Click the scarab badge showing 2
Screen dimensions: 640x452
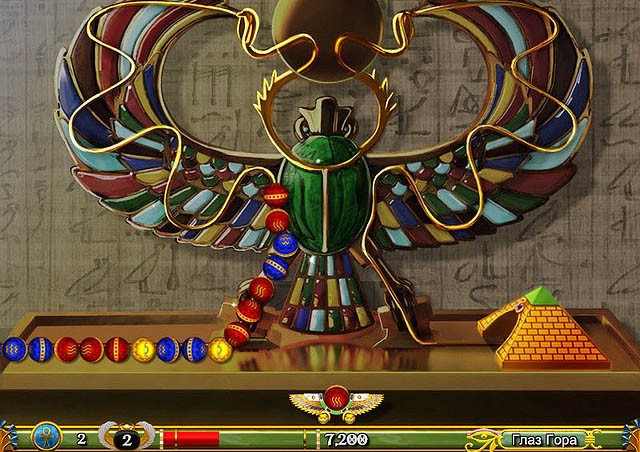point(126,438)
